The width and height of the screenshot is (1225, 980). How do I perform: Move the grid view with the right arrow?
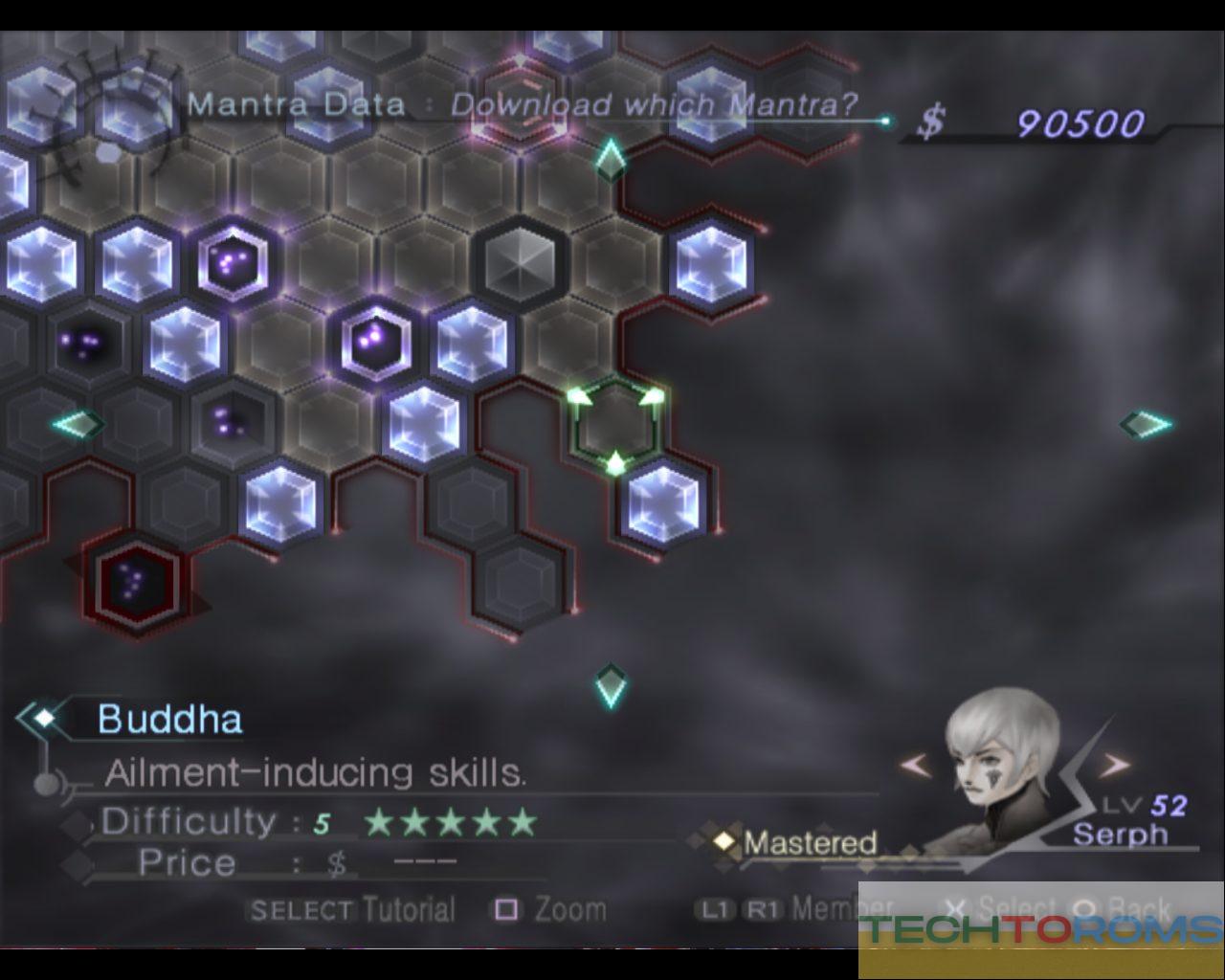(x=1145, y=424)
